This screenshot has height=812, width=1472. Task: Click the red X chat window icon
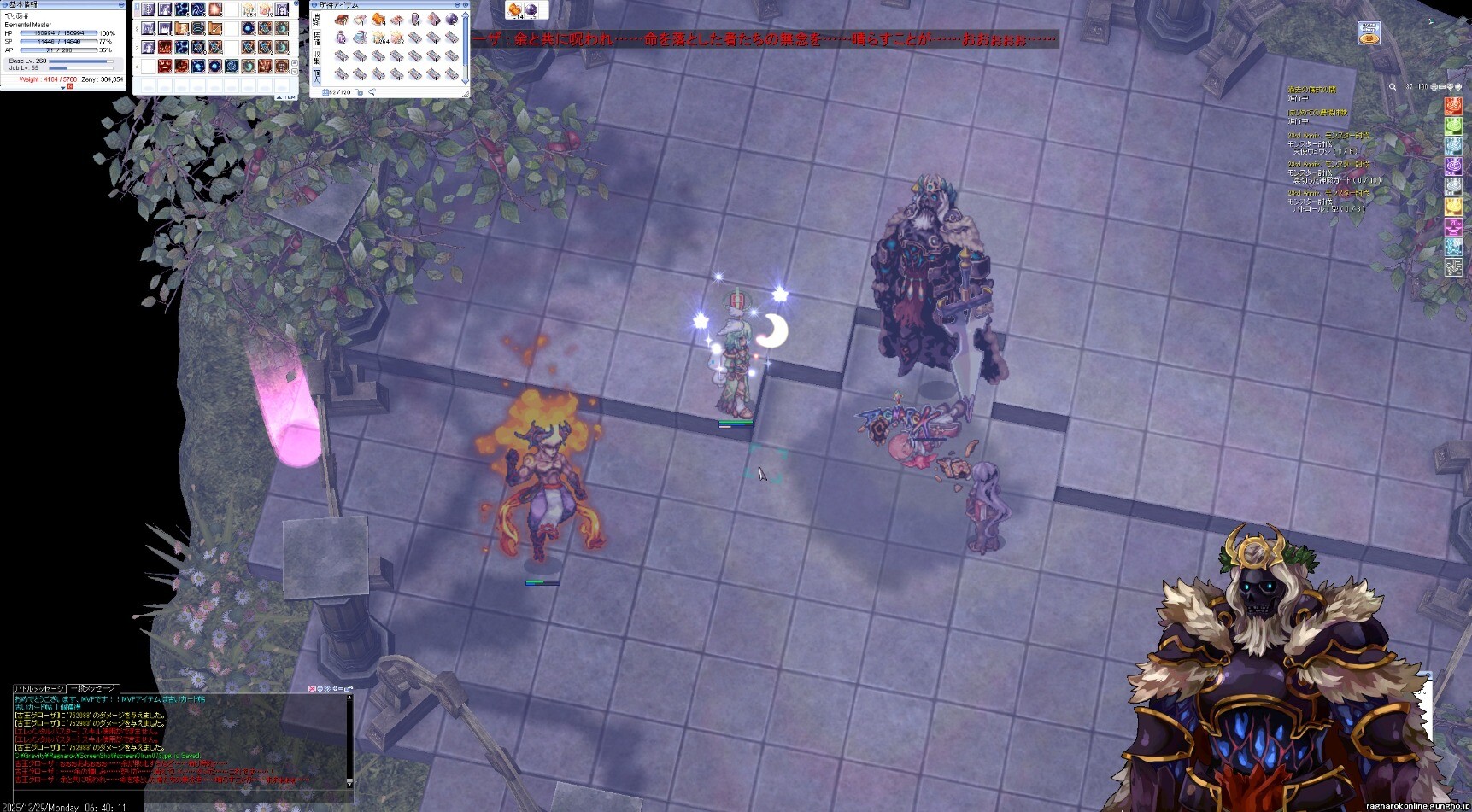pos(313,688)
